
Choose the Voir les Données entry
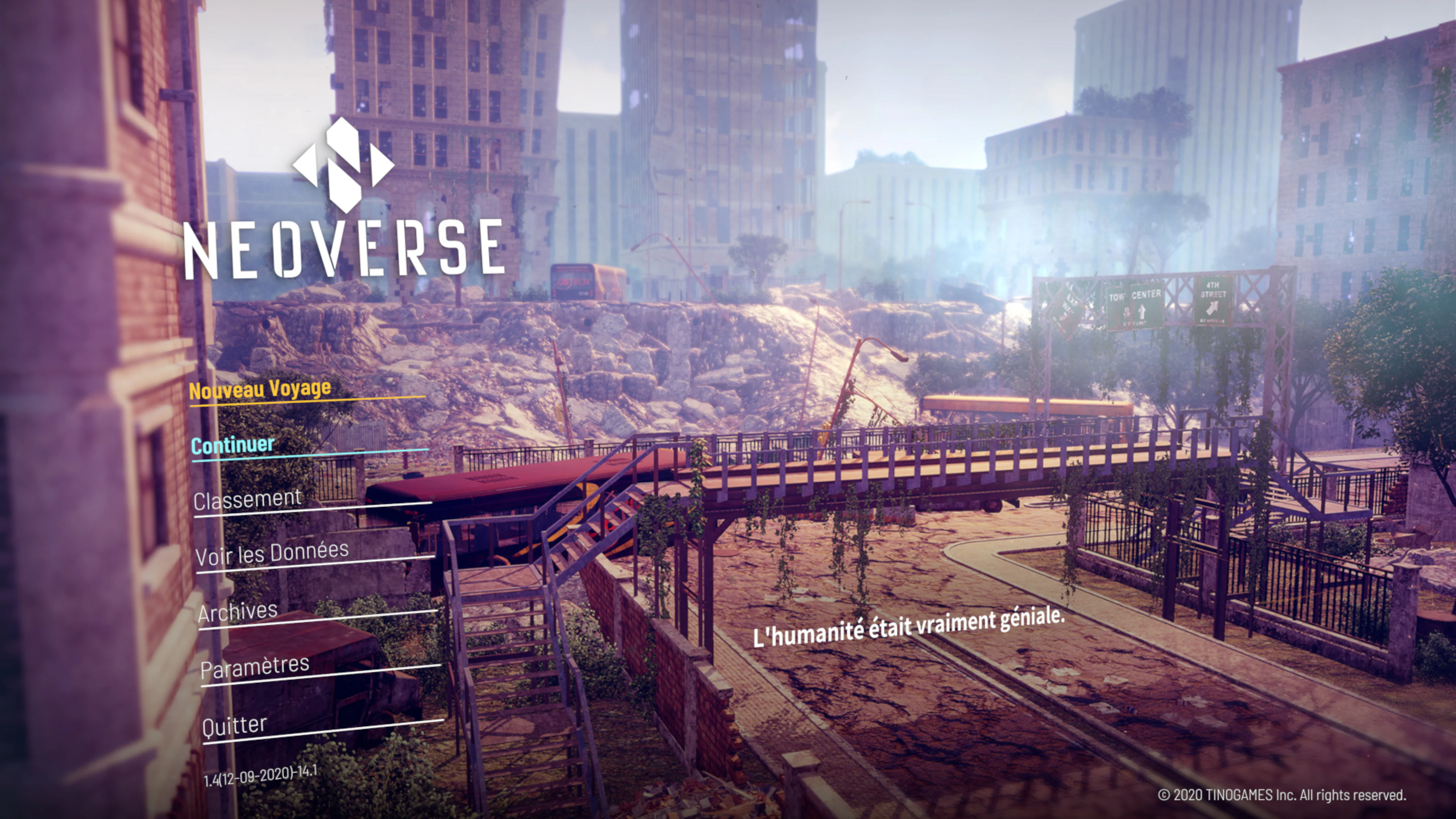[272, 553]
